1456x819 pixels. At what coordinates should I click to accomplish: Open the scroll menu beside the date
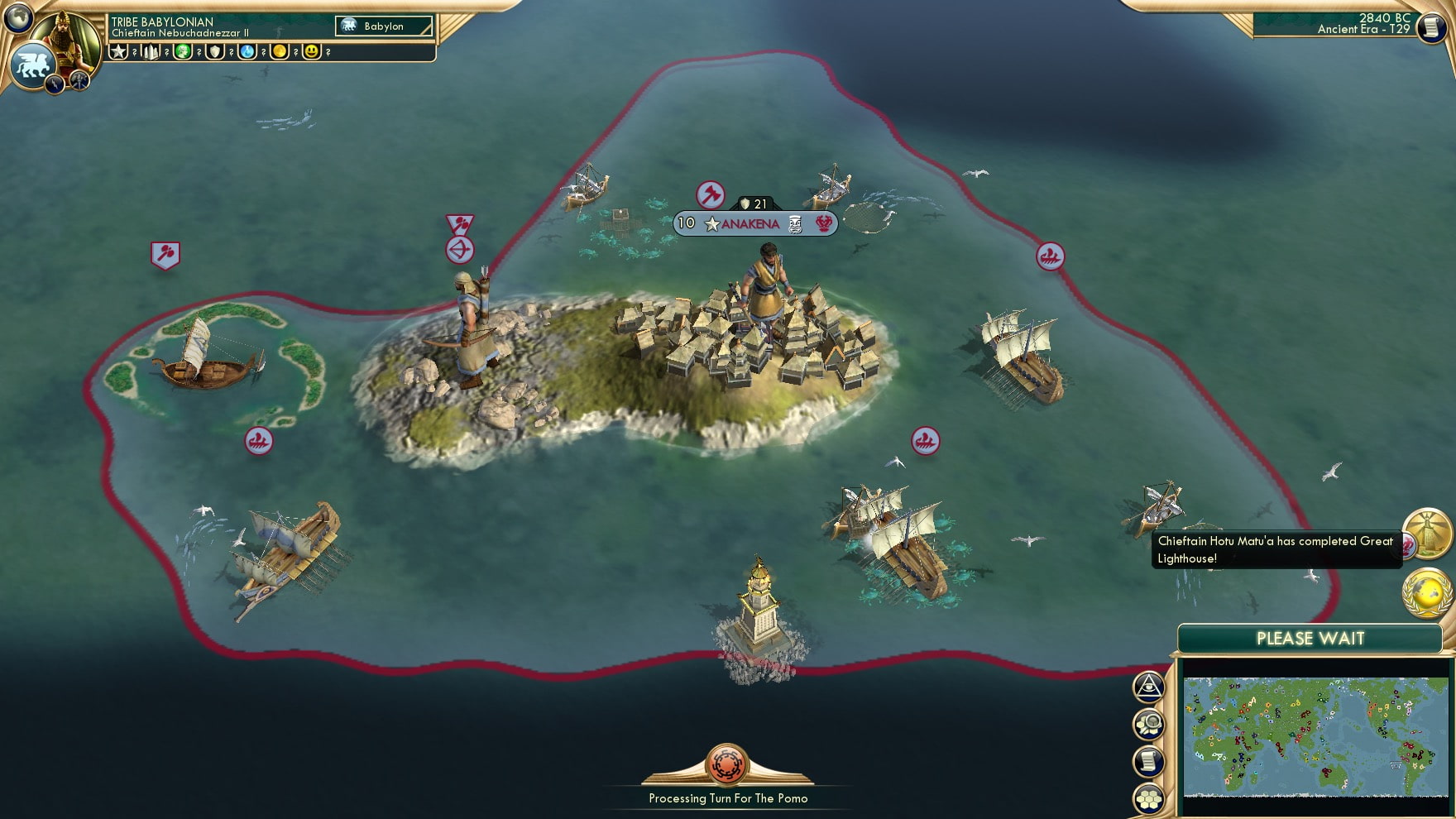coord(1430,27)
